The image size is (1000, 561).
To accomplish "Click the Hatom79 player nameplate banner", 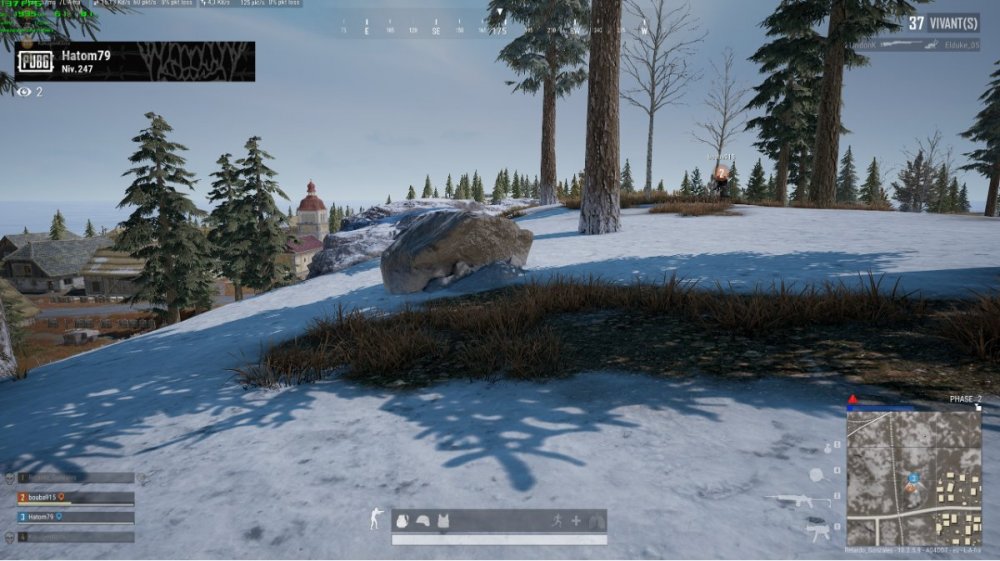I will [134, 61].
